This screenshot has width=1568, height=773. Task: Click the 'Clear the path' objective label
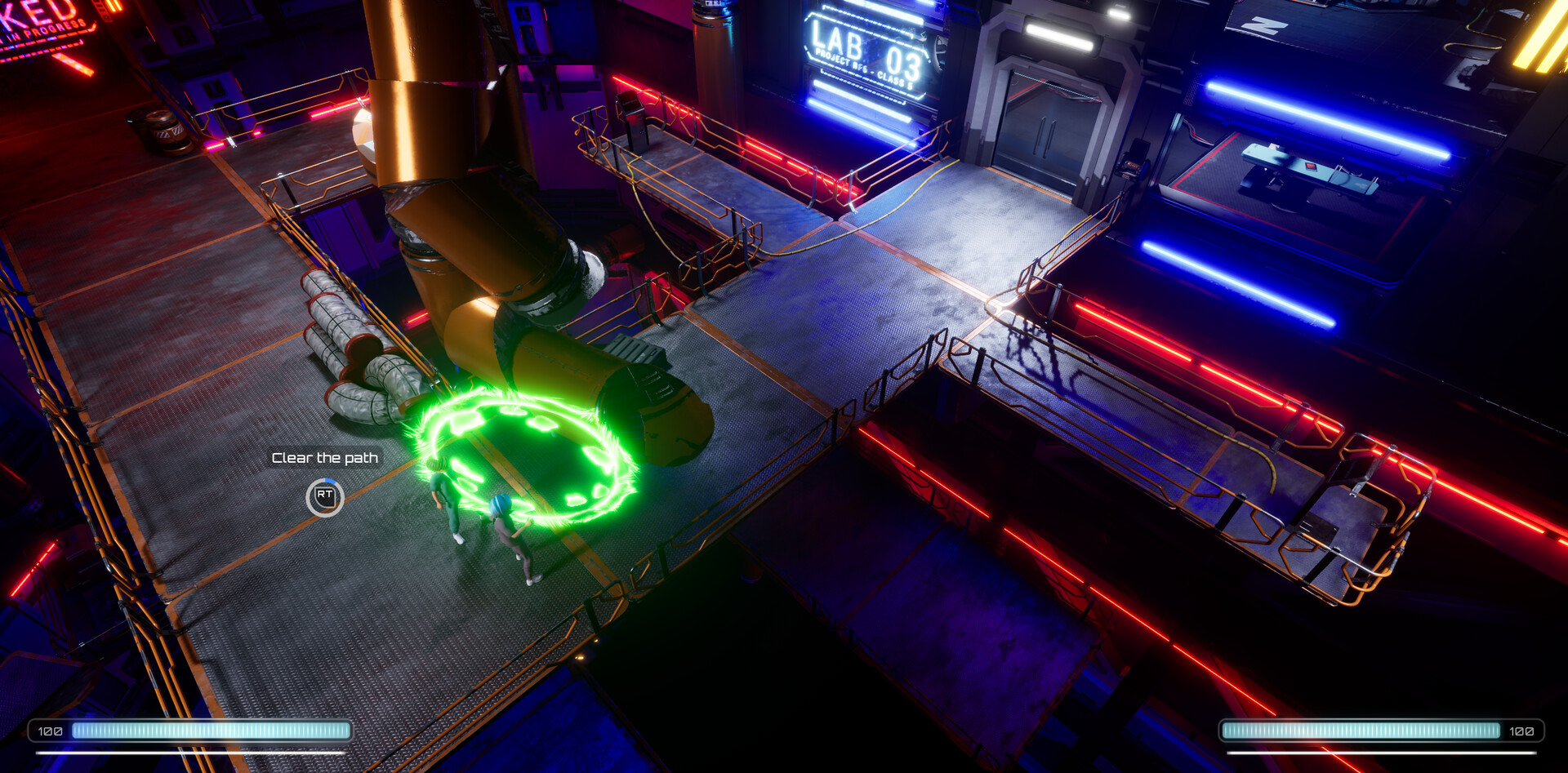tap(325, 458)
